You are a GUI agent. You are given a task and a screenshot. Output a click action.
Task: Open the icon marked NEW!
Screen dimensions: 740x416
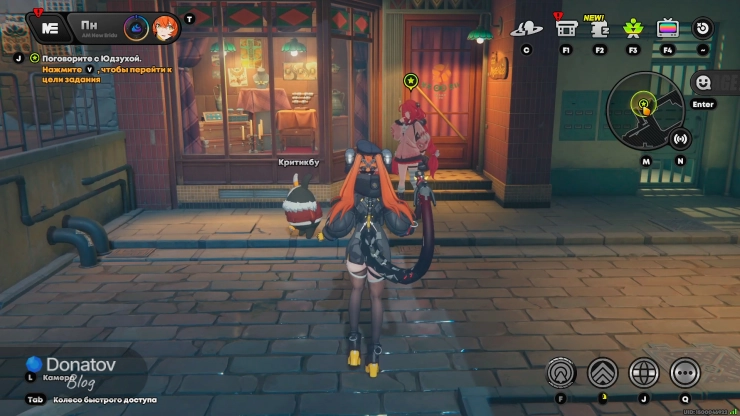600,28
